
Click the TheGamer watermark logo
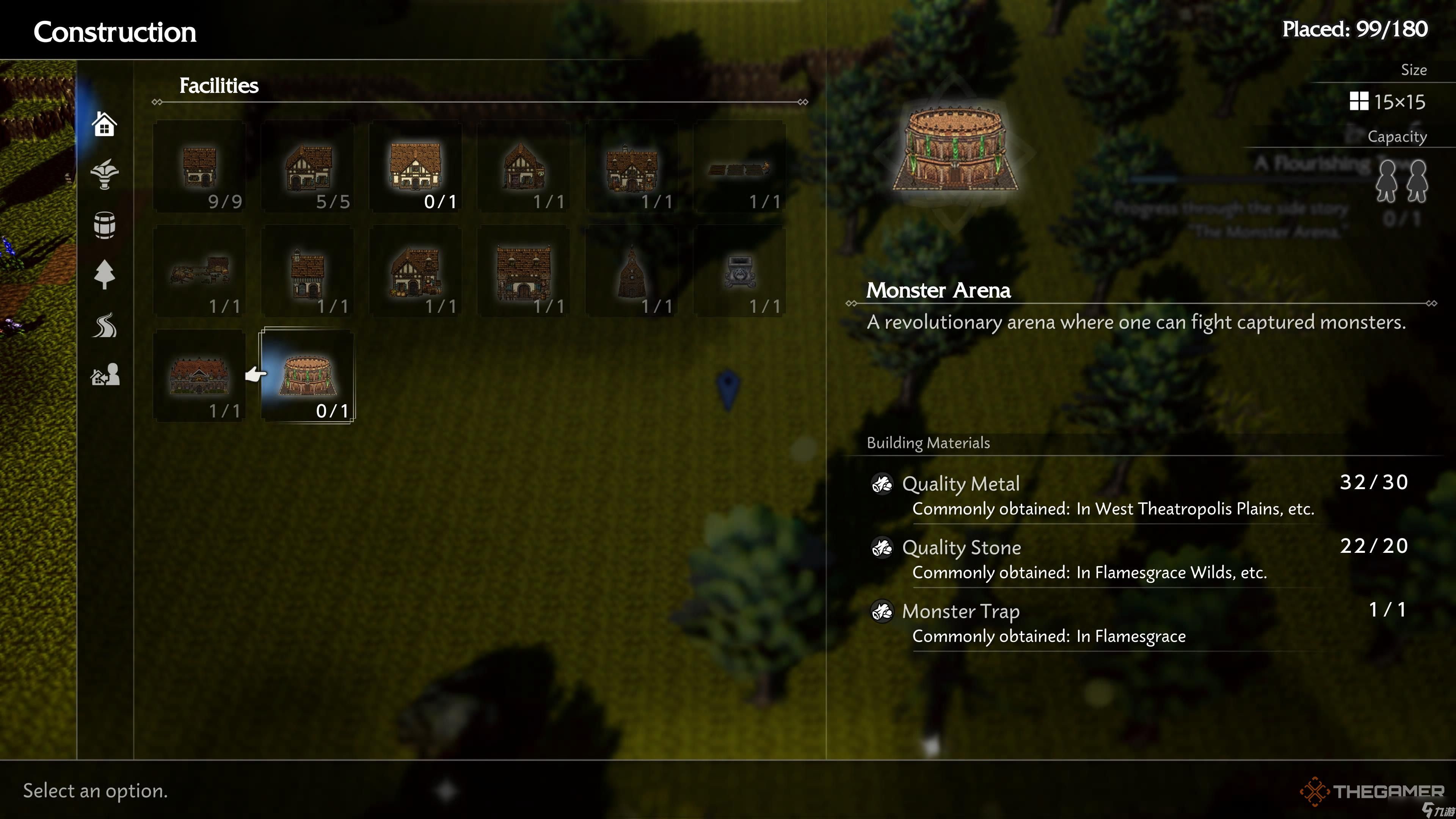point(1372,791)
